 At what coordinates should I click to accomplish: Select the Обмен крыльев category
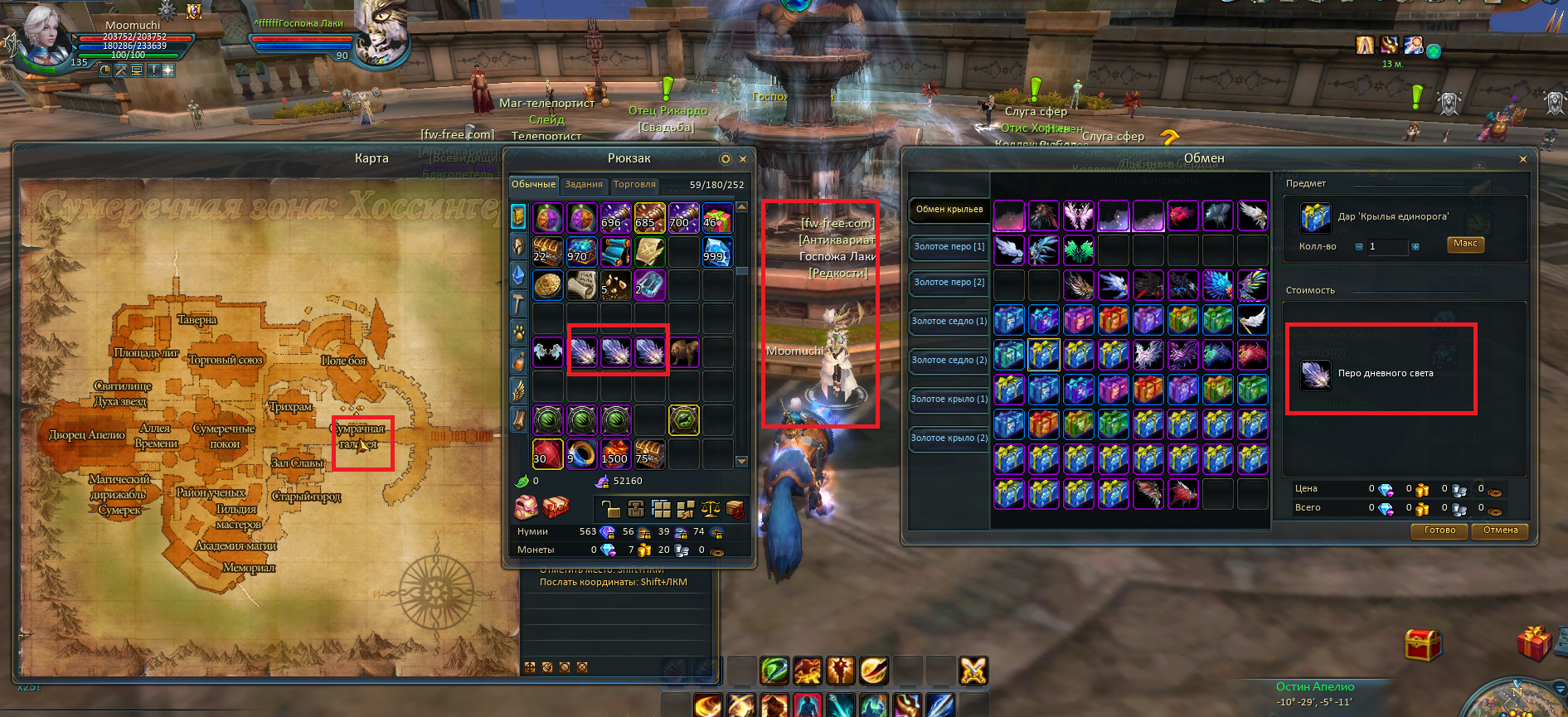point(949,210)
